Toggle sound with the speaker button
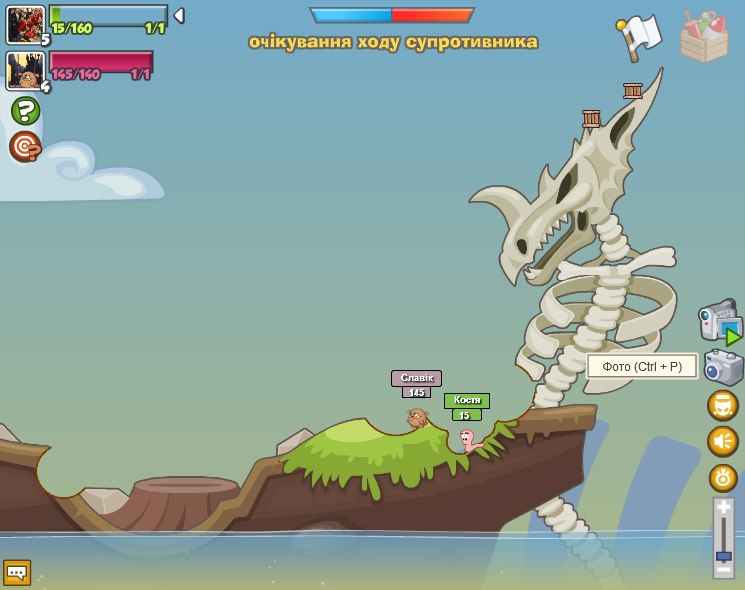This screenshot has width=745, height=590. point(723,441)
